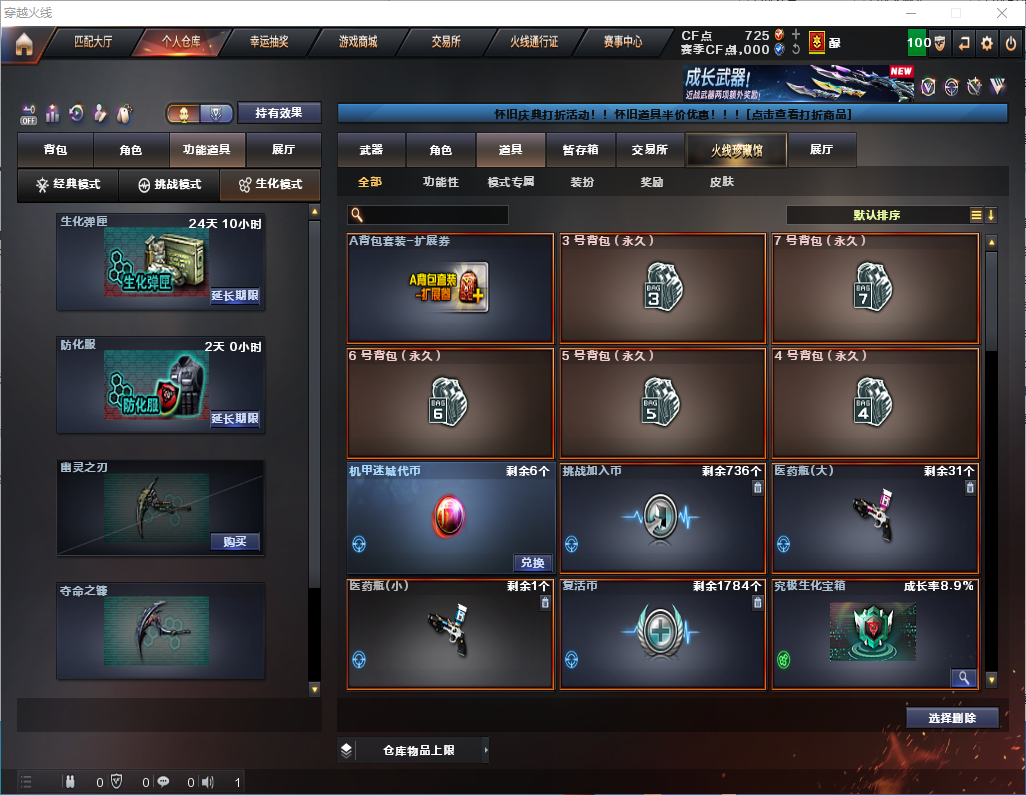Redeem 机甲迷城代币 with 兑换 button

pos(532,563)
